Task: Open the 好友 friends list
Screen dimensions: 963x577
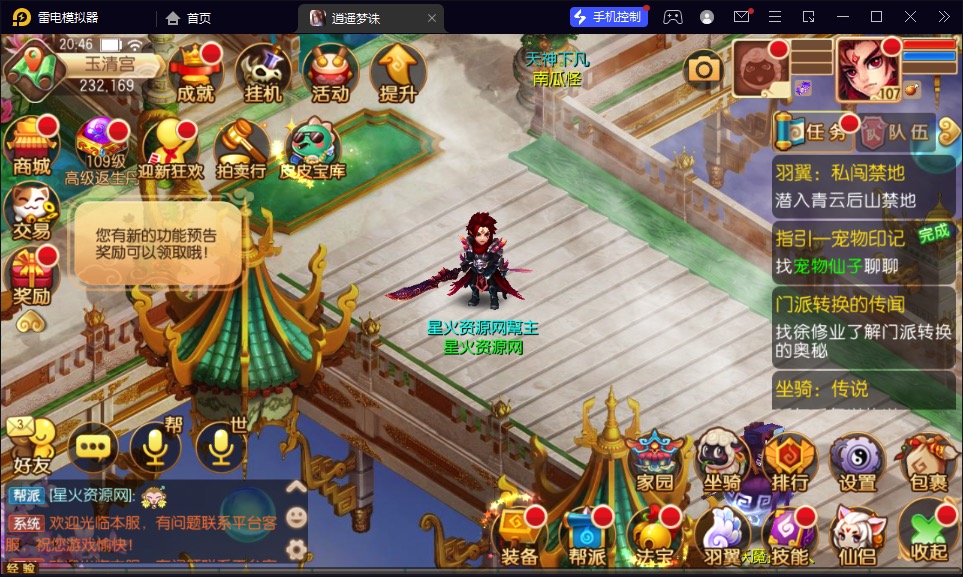Action: click(30, 446)
